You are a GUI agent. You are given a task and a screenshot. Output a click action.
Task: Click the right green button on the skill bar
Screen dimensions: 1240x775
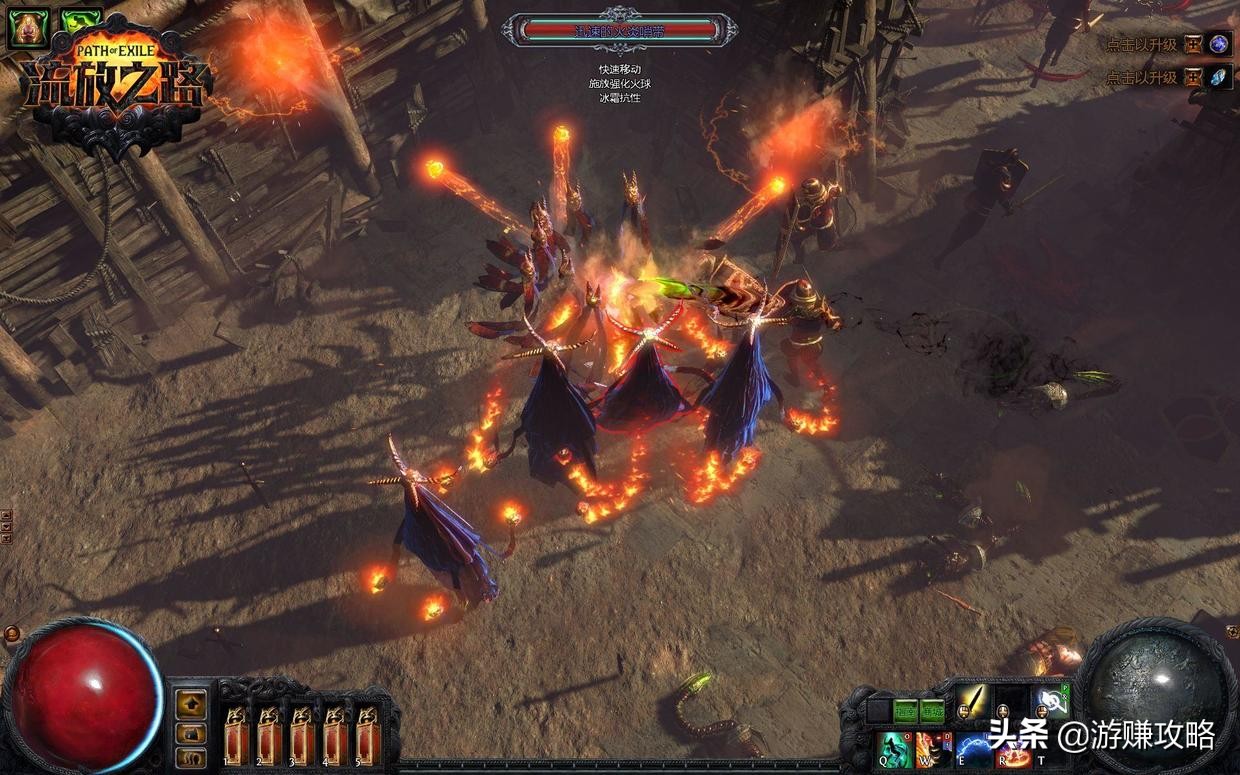coord(932,709)
